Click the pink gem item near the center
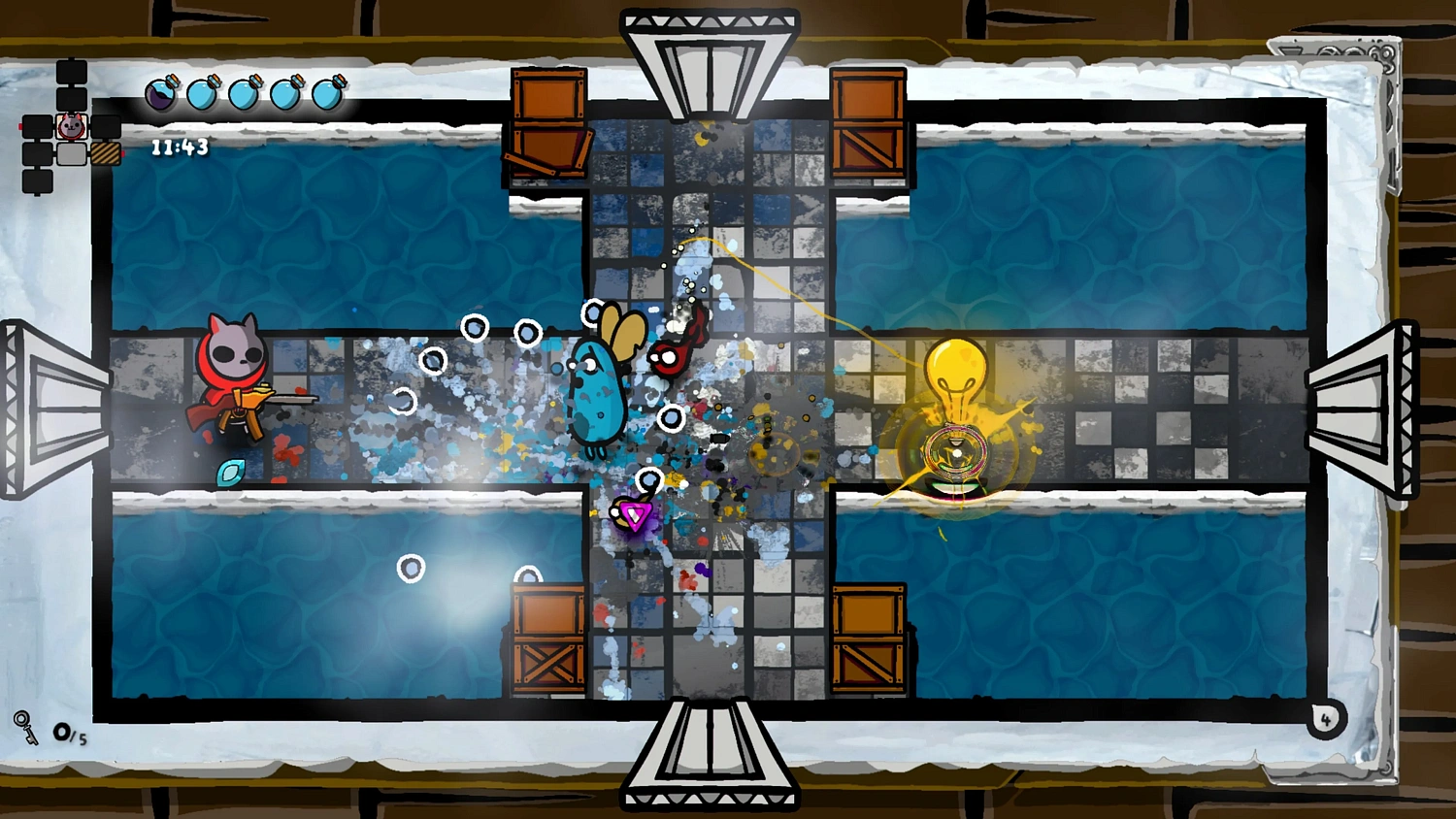The width and height of the screenshot is (1456, 819). (634, 517)
